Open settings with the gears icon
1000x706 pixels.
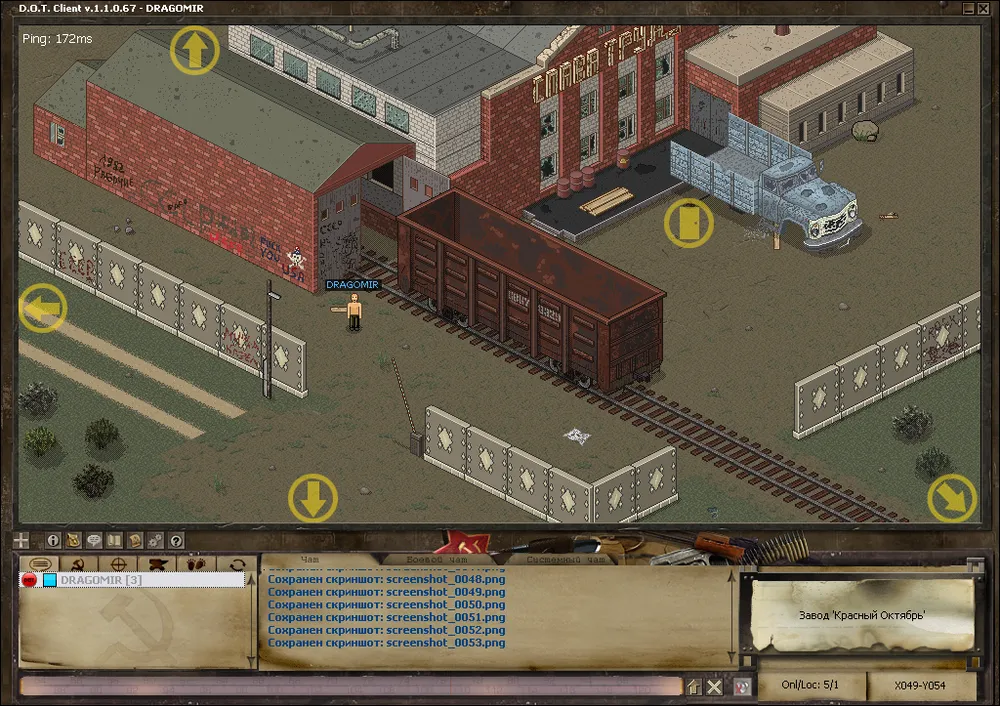point(155,540)
